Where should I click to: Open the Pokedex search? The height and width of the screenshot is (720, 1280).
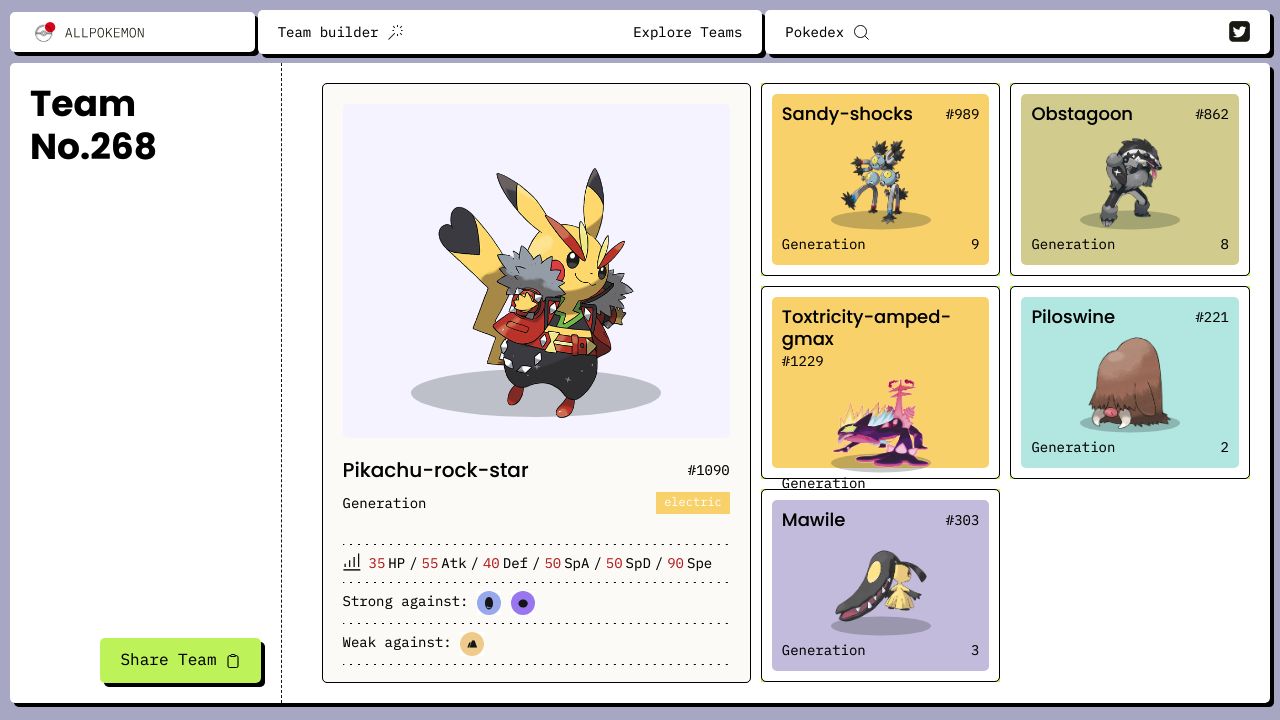(826, 32)
